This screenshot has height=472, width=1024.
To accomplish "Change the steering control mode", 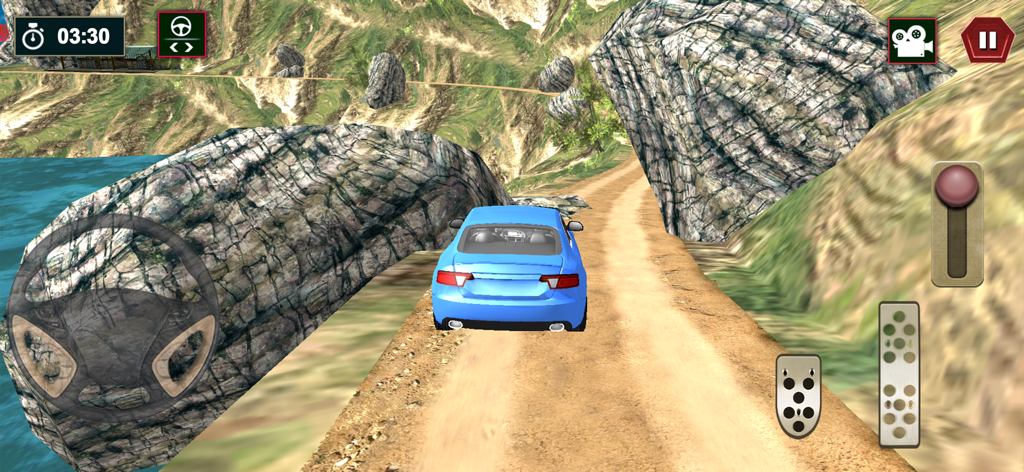I will (x=182, y=35).
